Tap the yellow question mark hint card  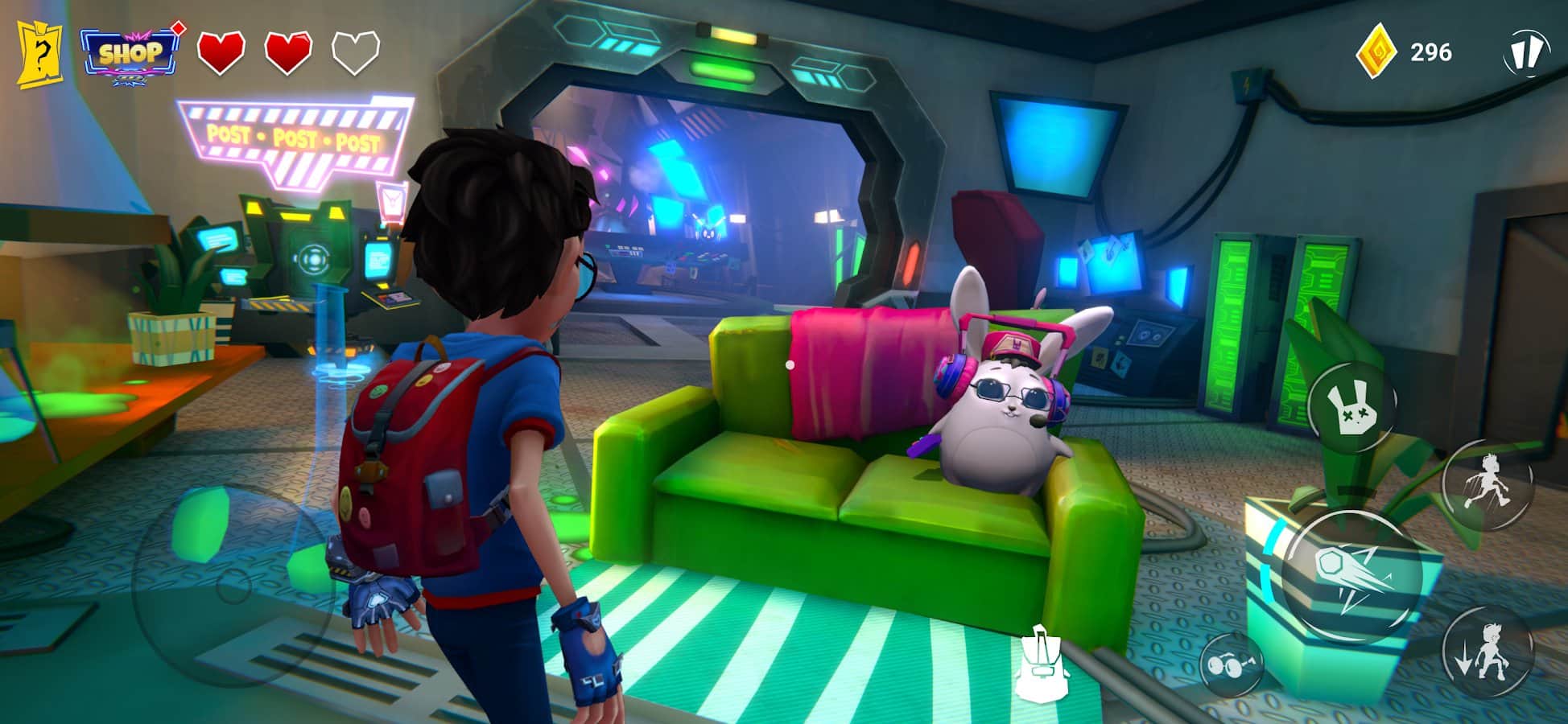[39, 53]
